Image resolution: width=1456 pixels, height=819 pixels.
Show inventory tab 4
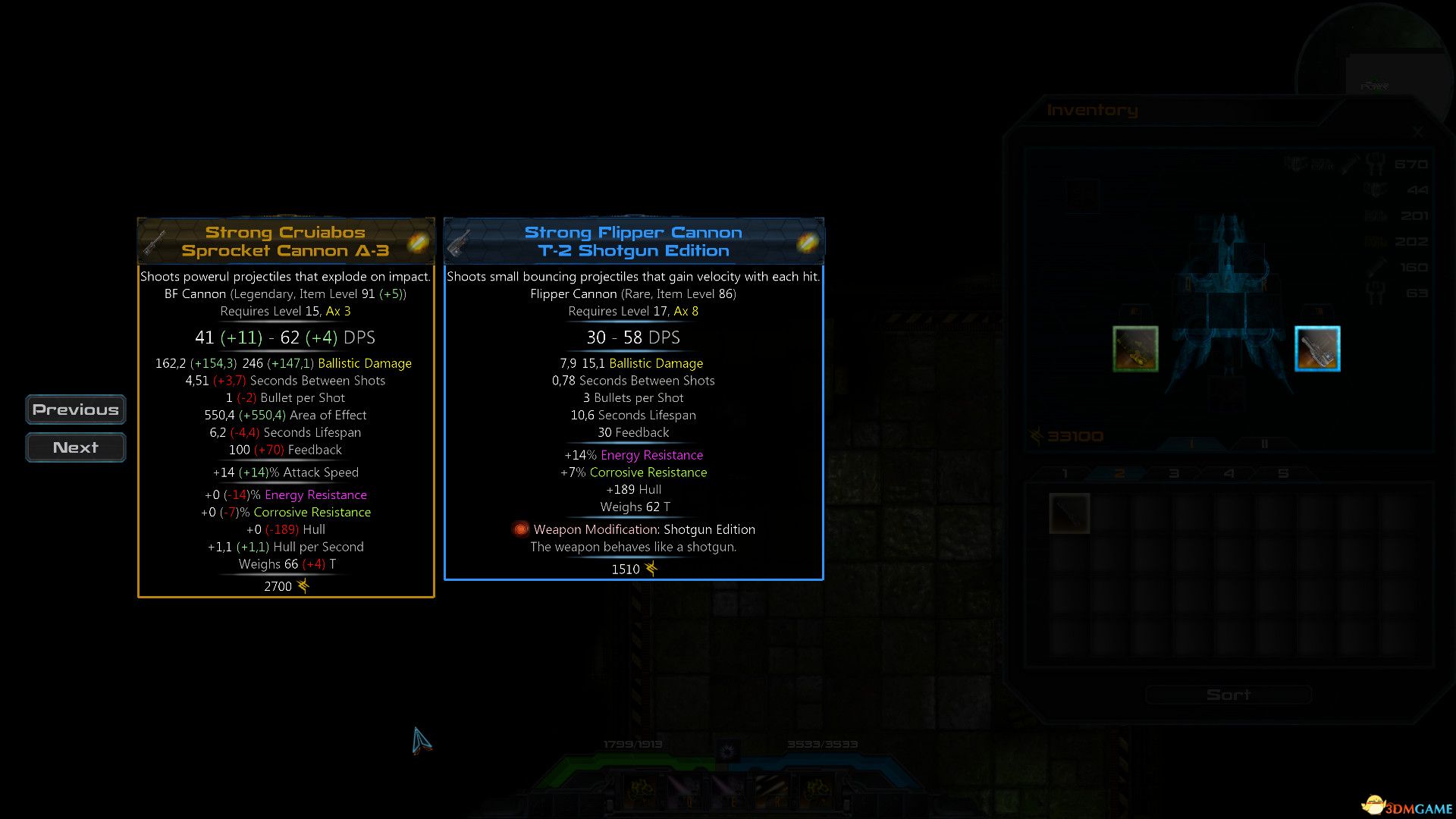[1228, 474]
